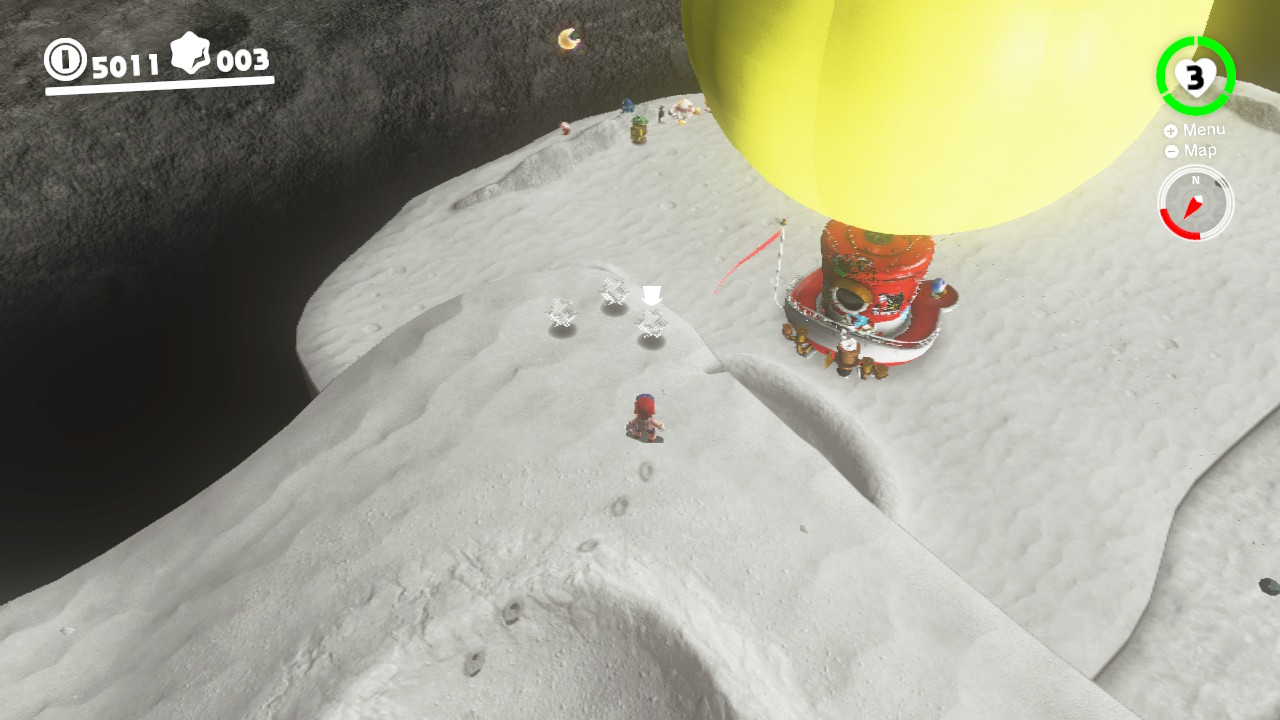Select the white arrow objective marker
1280x720 pixels.
click(652, 294)
